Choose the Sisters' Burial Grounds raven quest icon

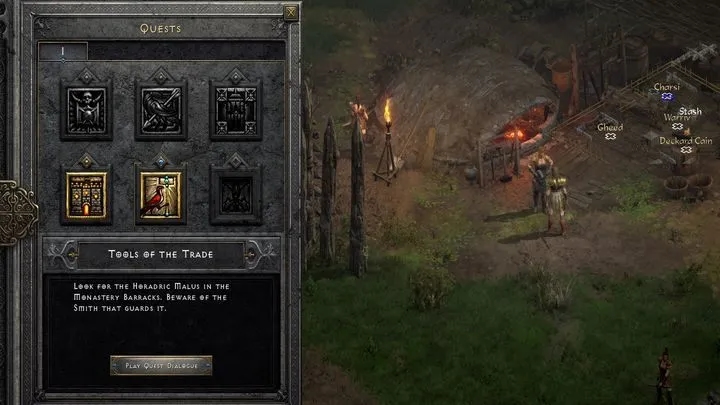(x=161, y=111)
